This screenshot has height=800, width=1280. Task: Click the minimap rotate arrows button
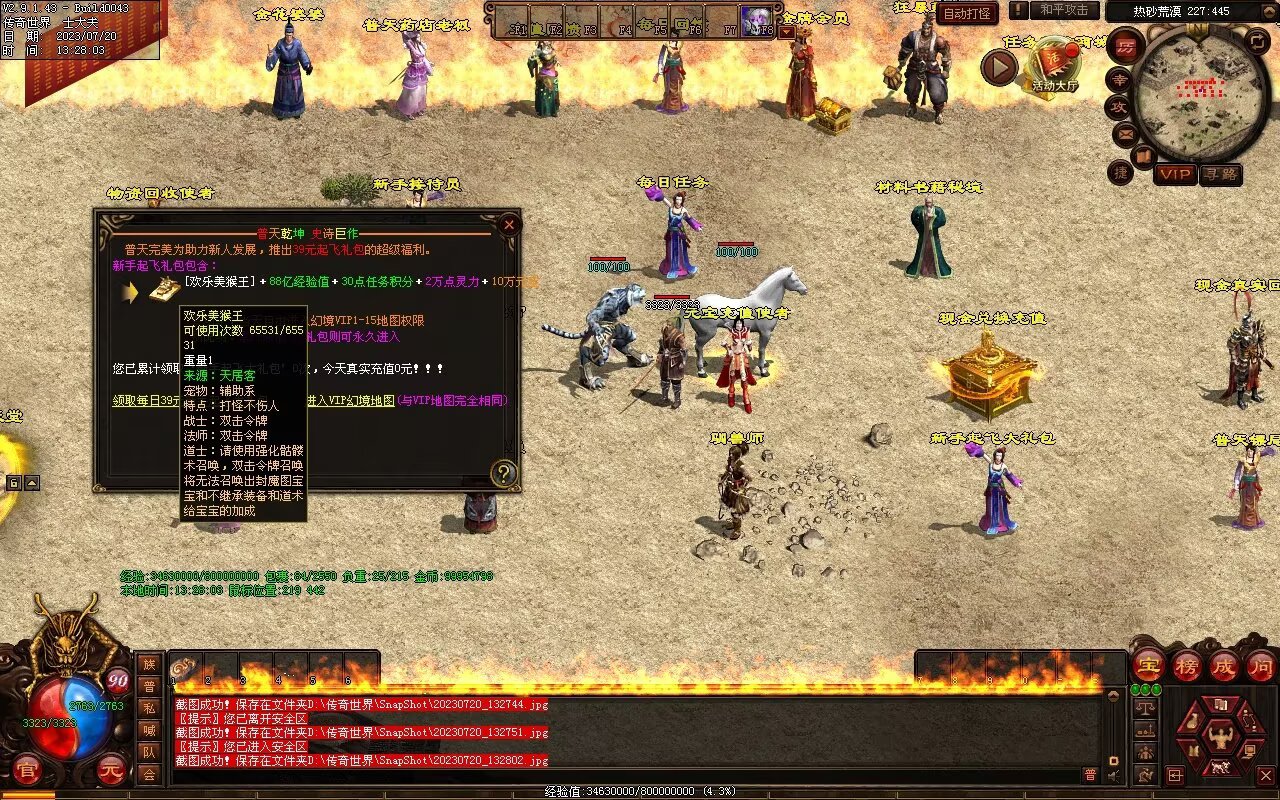point(1258,42)
